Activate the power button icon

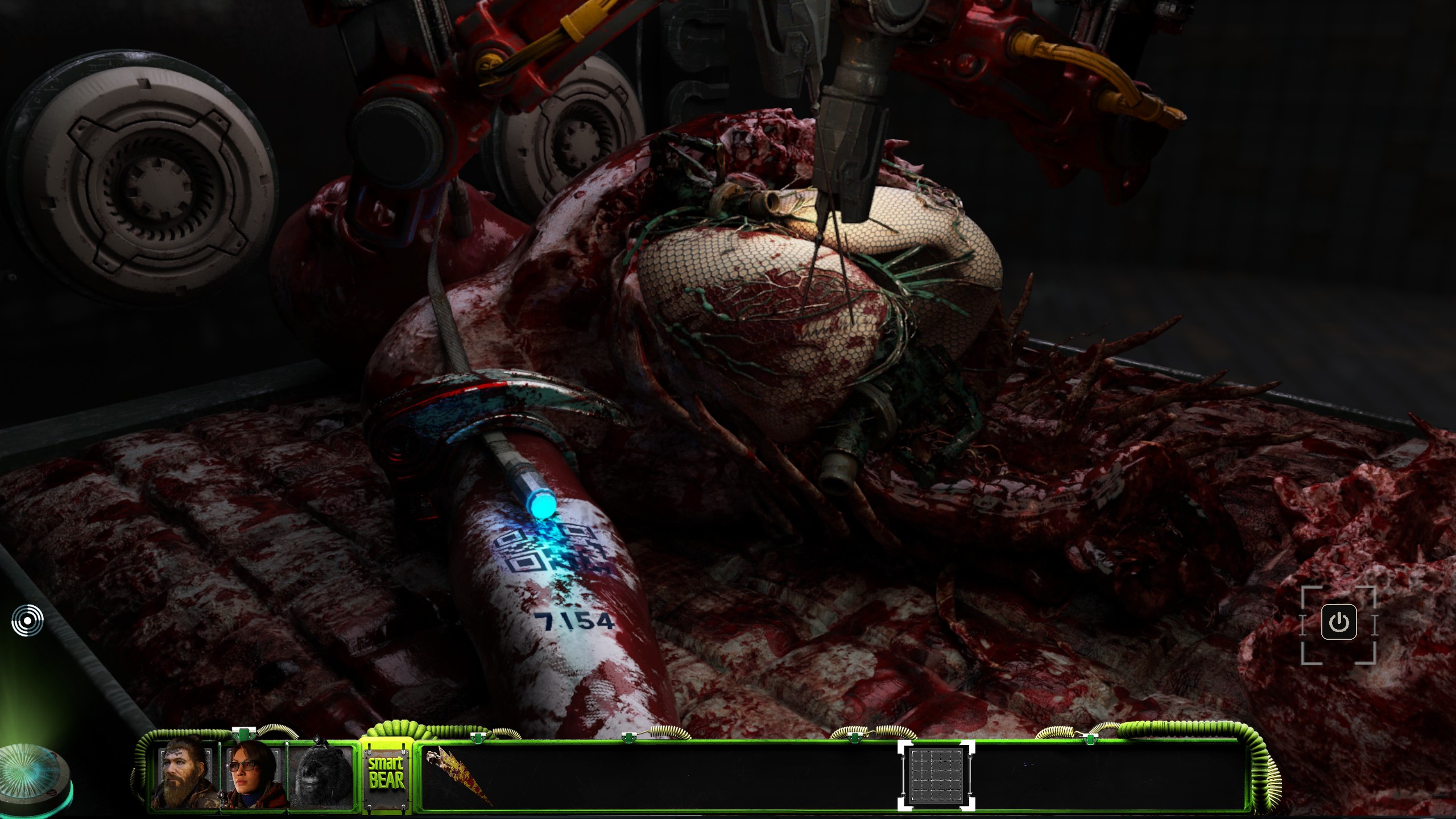[x=1339, y=623]
